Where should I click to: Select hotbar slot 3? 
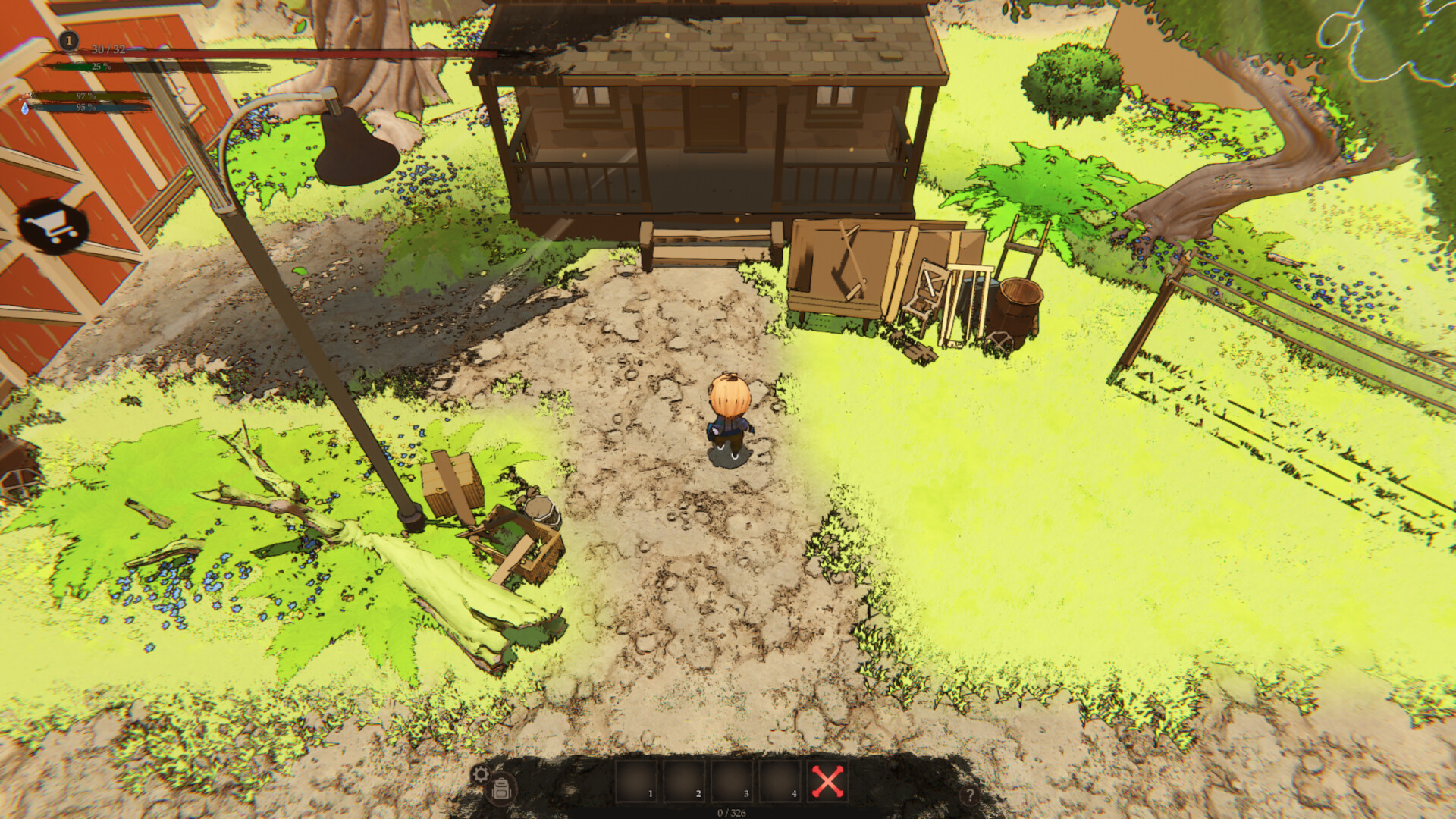click(733, 780)
